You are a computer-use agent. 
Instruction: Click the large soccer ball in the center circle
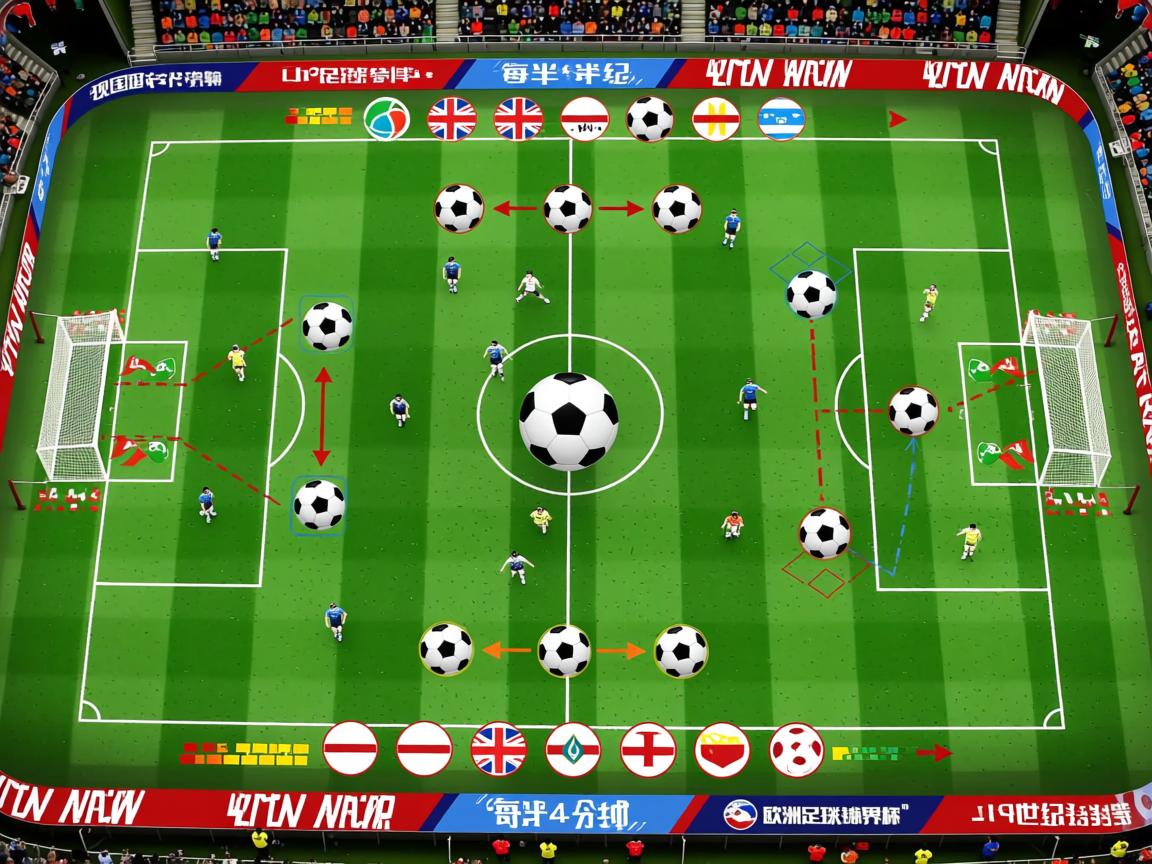pos(568,421)
